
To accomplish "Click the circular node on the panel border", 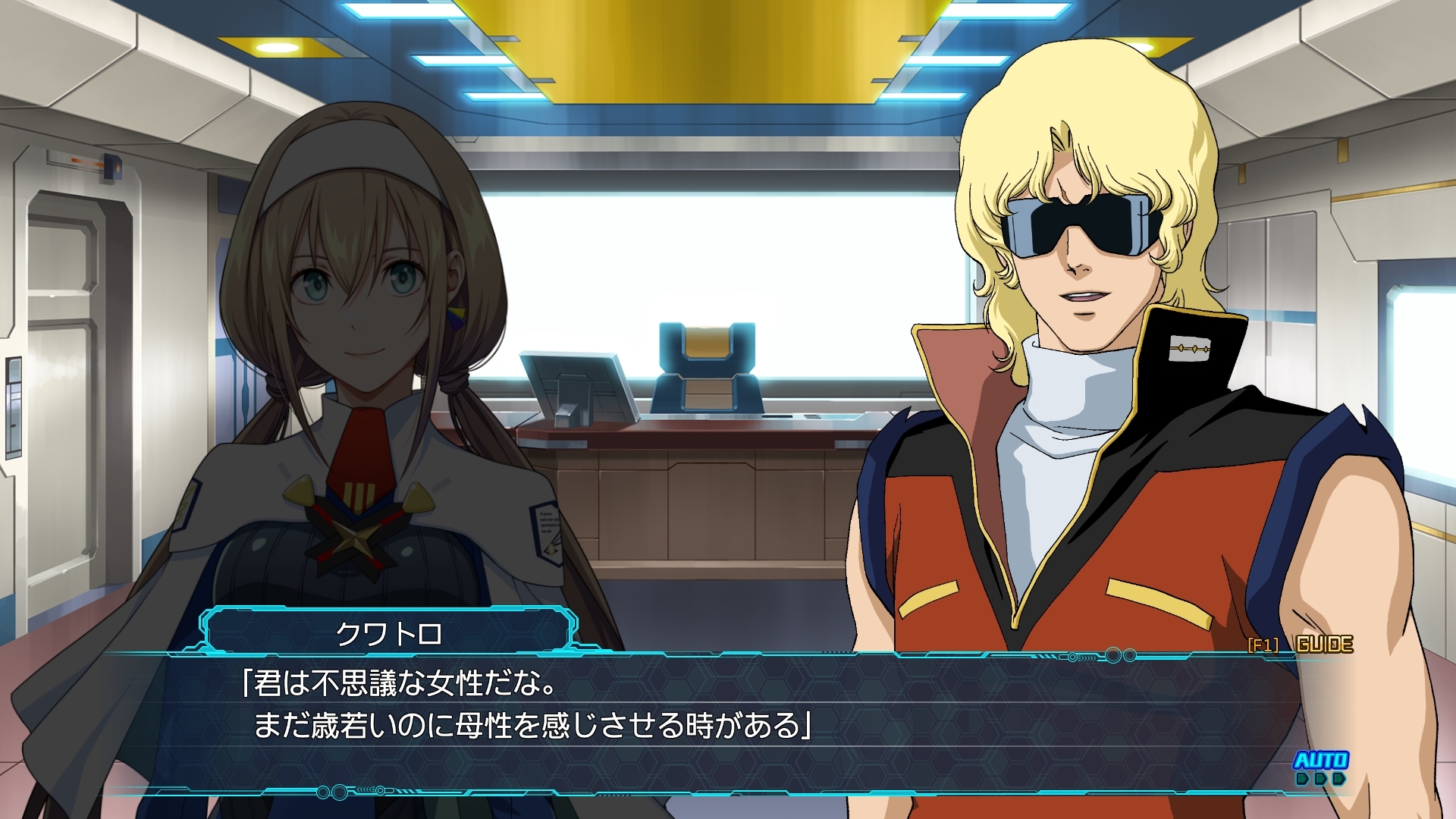I will click(x=1114, y=655).
